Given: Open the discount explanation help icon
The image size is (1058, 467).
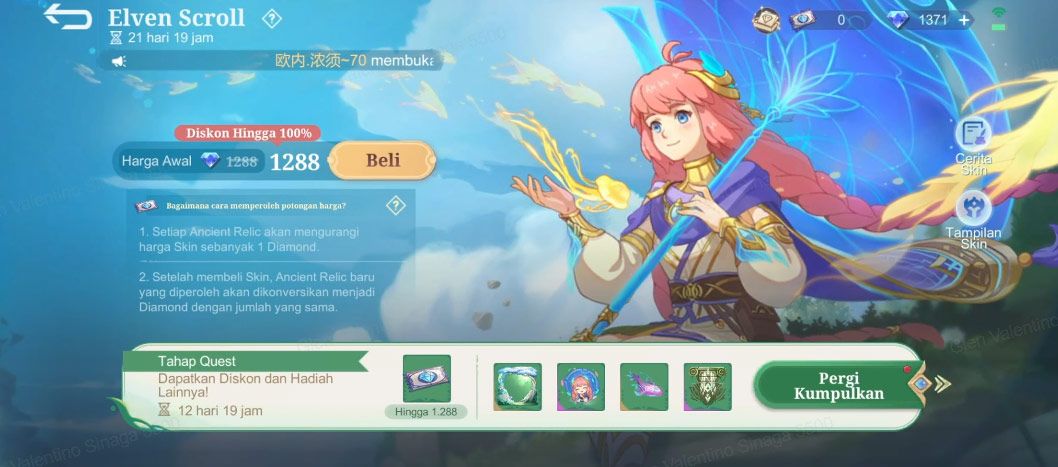Looking at the screenshot, I should click(x=395, y=206).
